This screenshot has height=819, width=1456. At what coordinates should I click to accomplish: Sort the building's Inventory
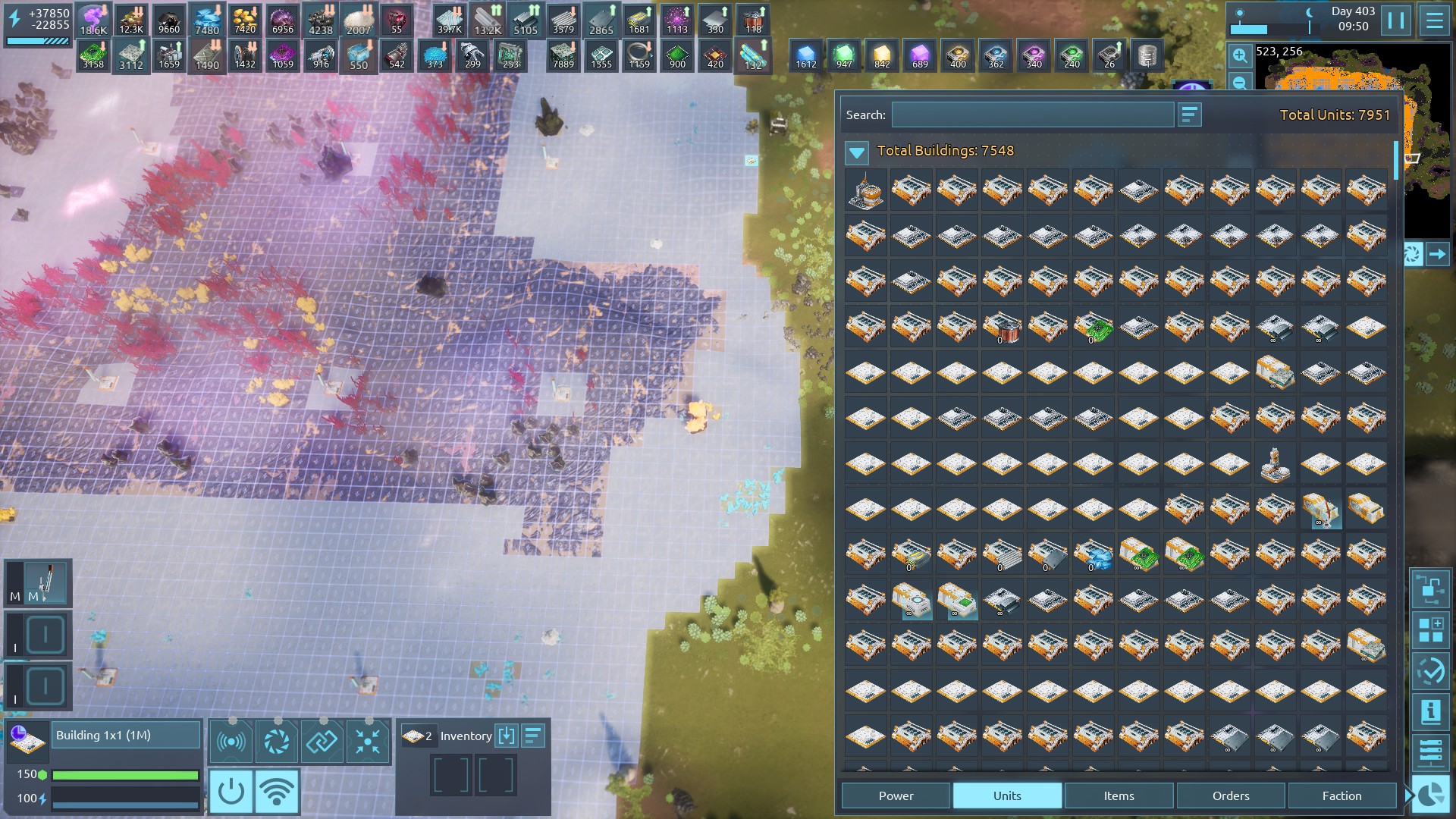click(533, 736)
